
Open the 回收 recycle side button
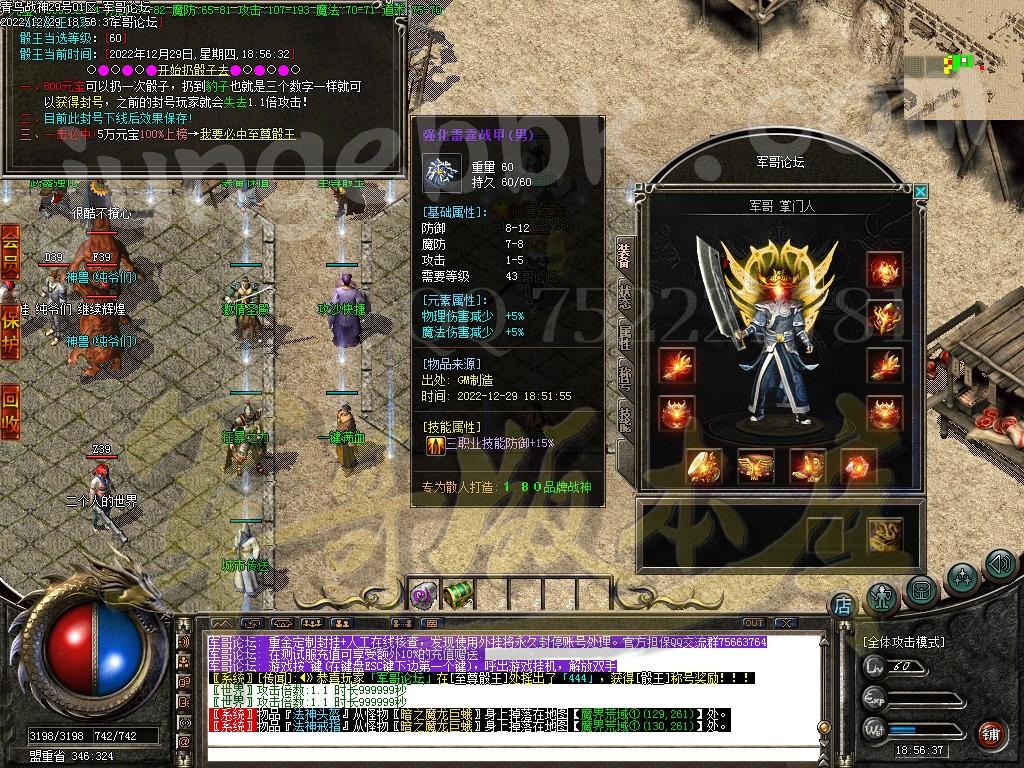point(10,409)
